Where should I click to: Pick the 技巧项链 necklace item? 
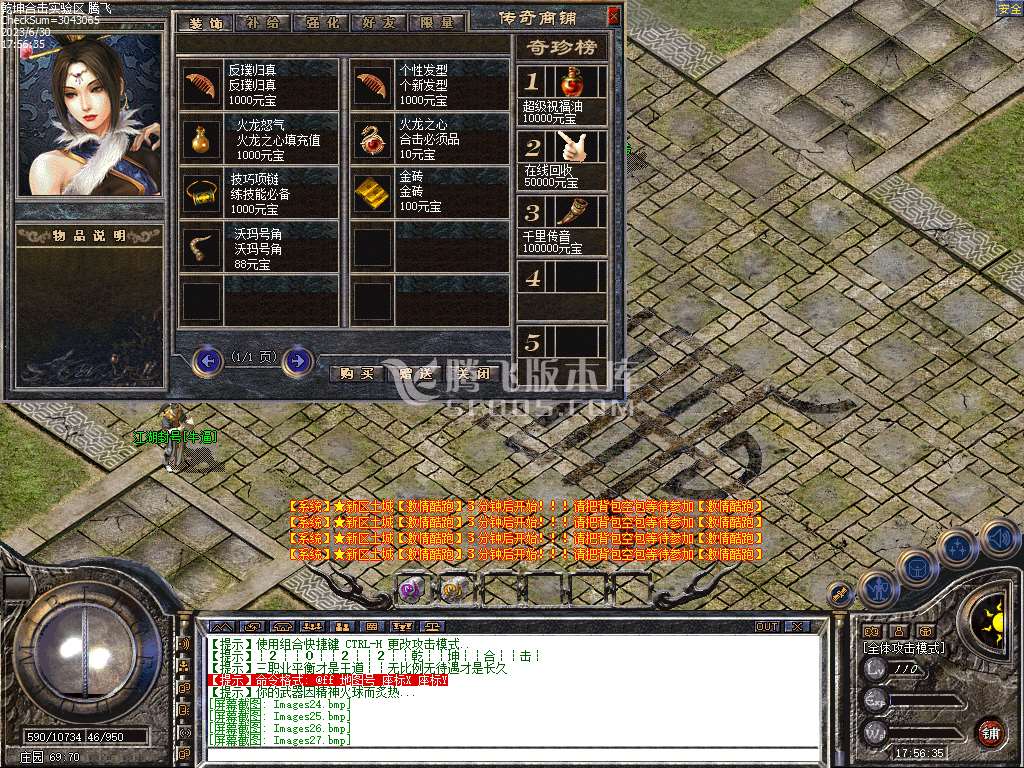click(x=201, y=192)
